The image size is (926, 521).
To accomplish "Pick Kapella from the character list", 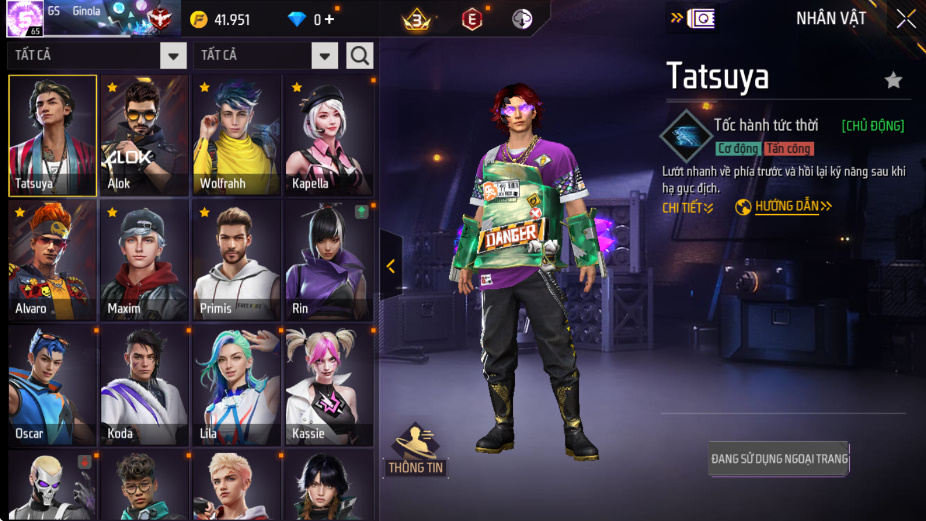I will coord(329,135).
